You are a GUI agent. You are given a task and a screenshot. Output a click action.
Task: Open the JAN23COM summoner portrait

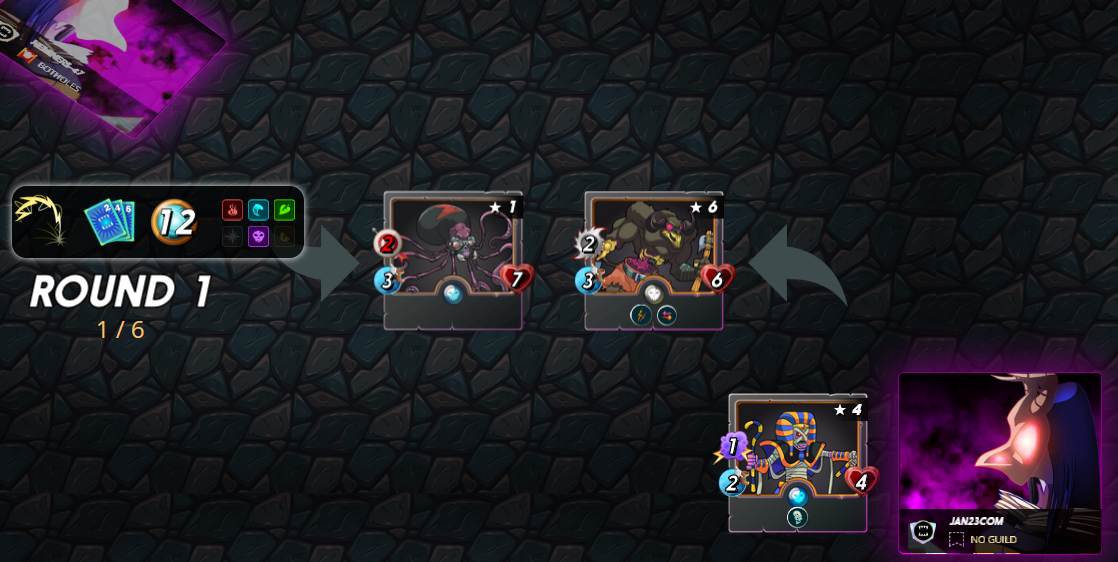[x=999, y=446]
